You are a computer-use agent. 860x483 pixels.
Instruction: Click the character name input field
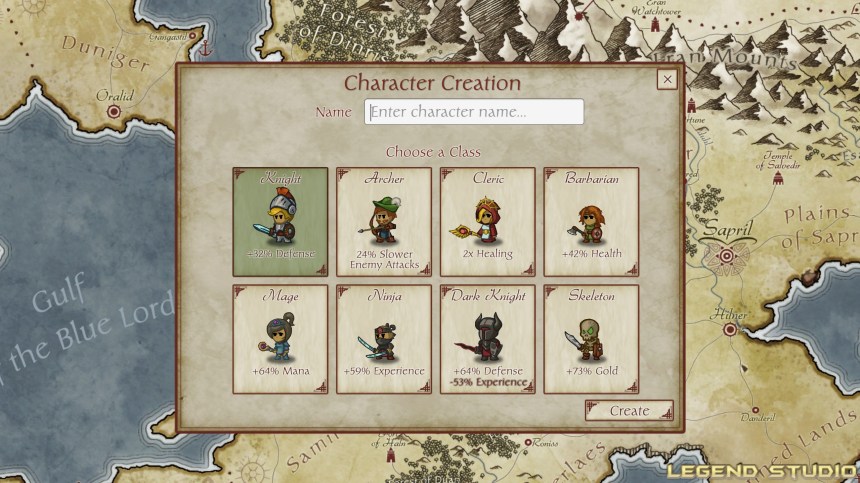click(473, 112)
